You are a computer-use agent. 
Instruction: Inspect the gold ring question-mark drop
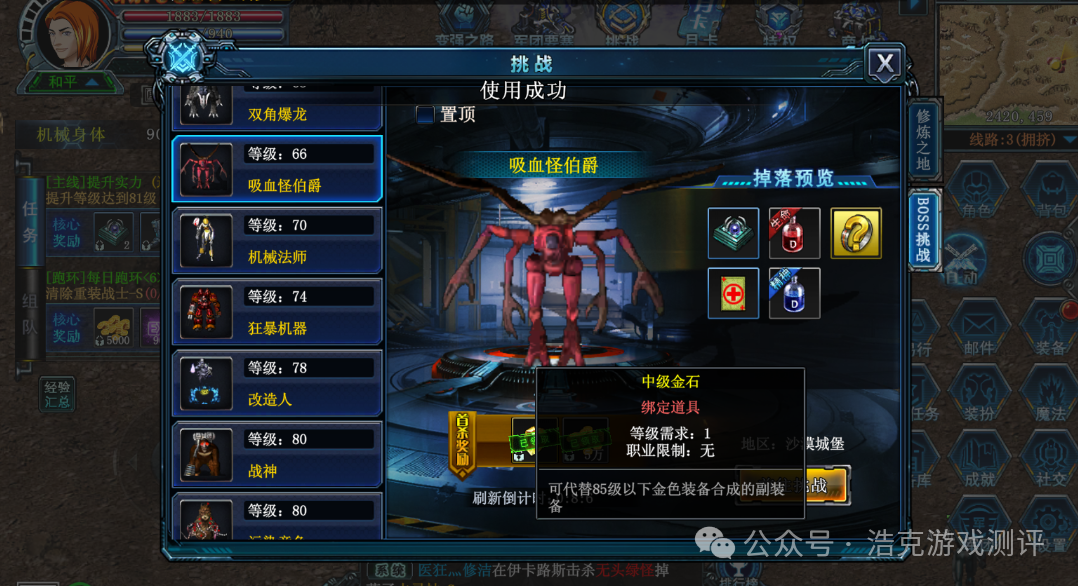click(x=856, y=233)
